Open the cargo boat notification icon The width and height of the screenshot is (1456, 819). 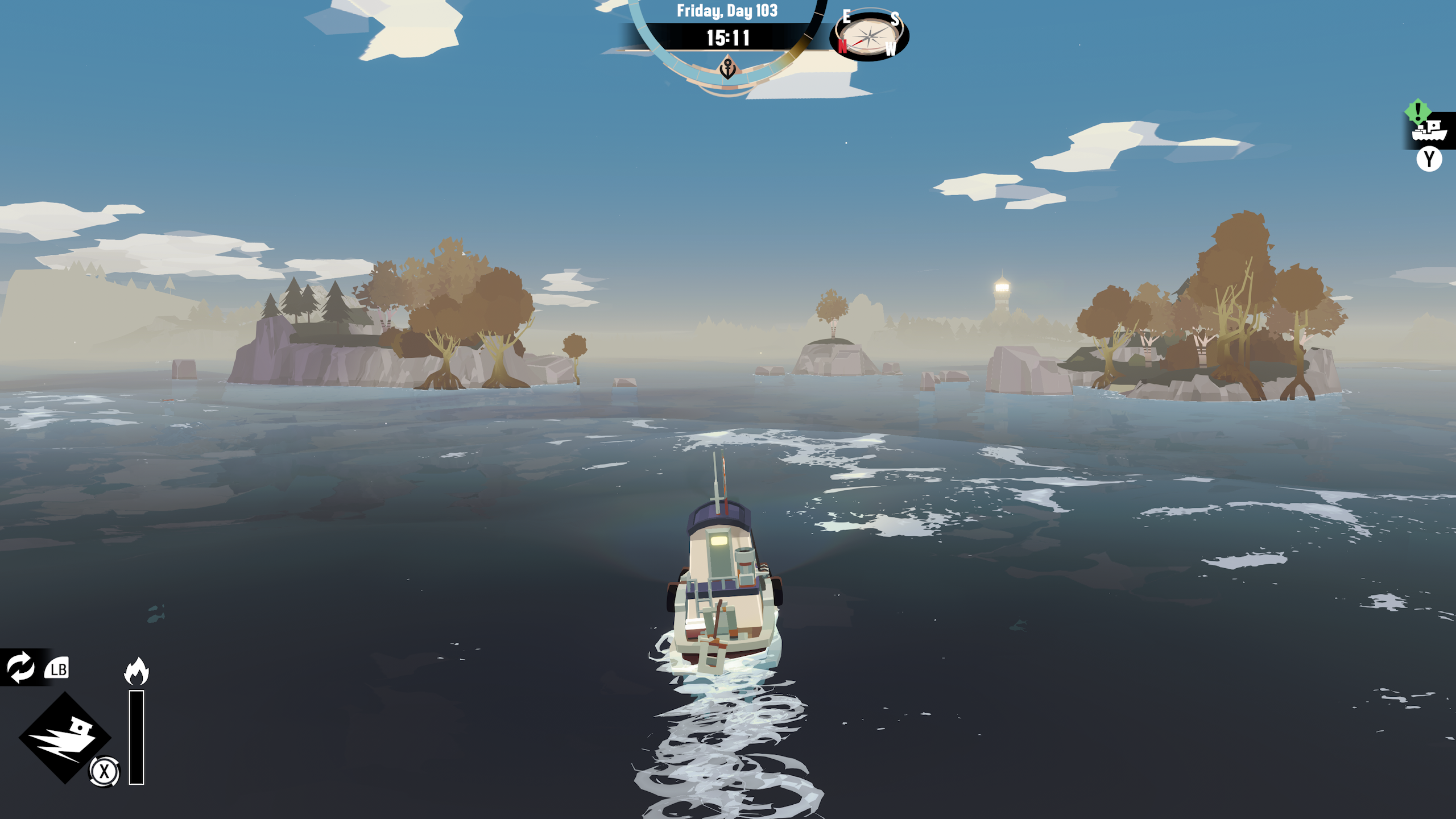pyautogui.click(x=1430, y=130)
